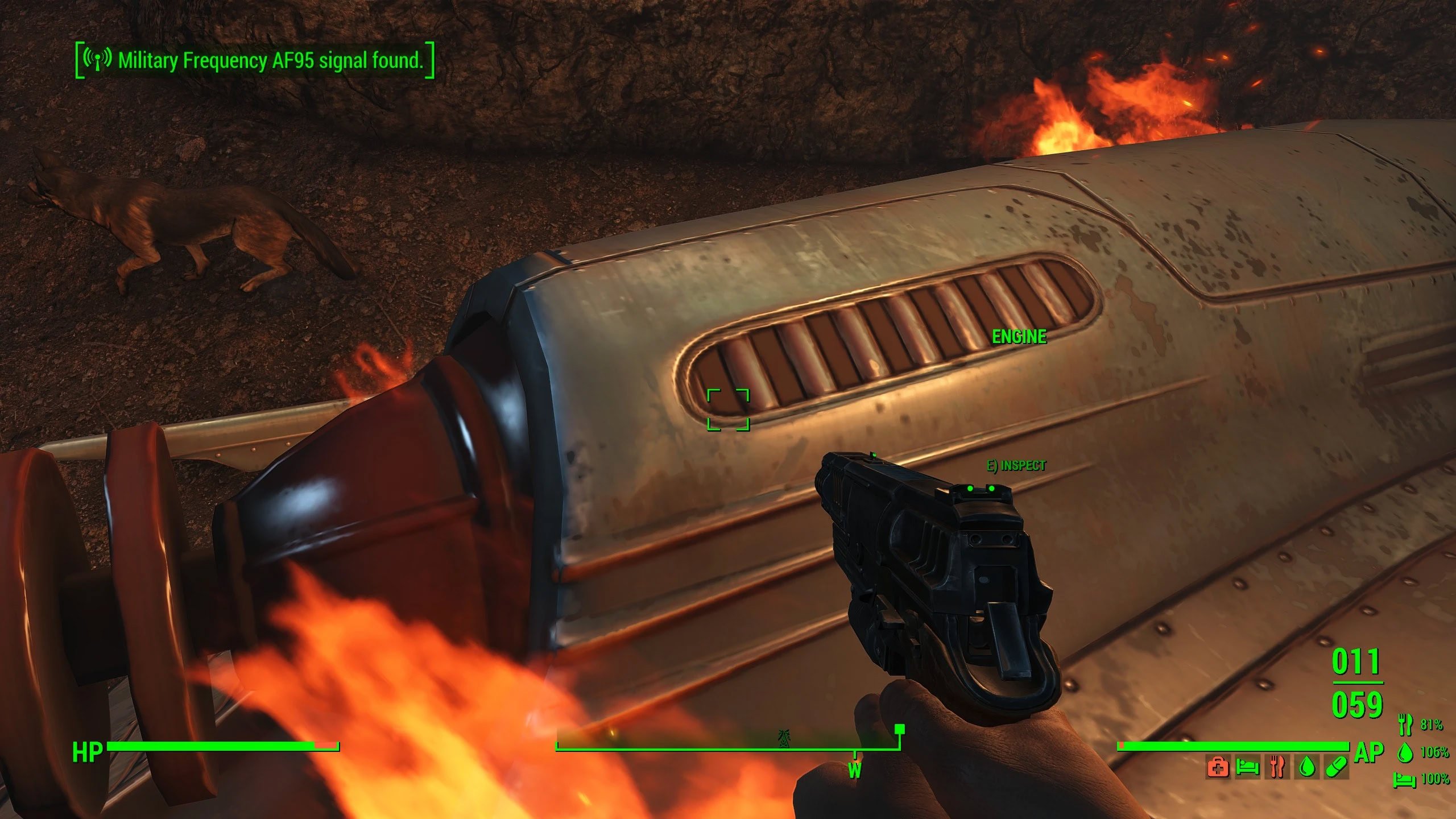Click the radio signal icon in the notification

[97, 59]
